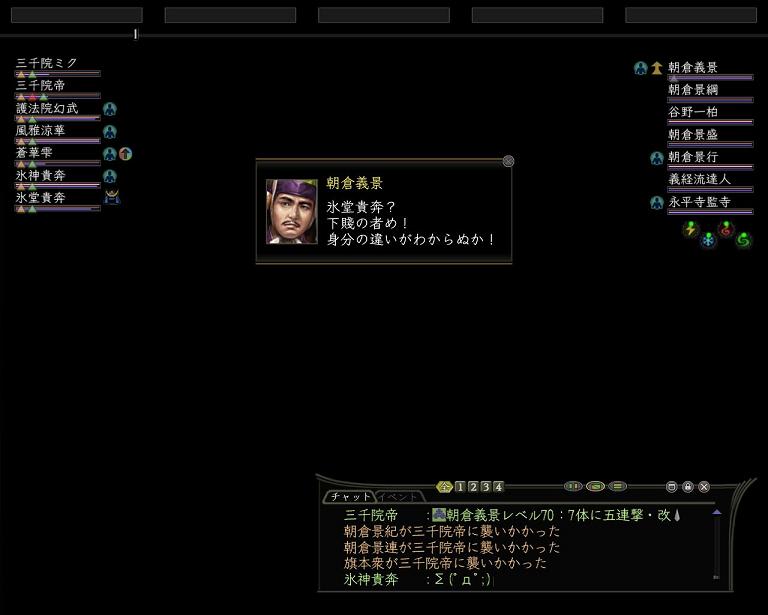Choose chat channel filter 2
This screenshot has width=768, height=615.
[x=473, y=487]
